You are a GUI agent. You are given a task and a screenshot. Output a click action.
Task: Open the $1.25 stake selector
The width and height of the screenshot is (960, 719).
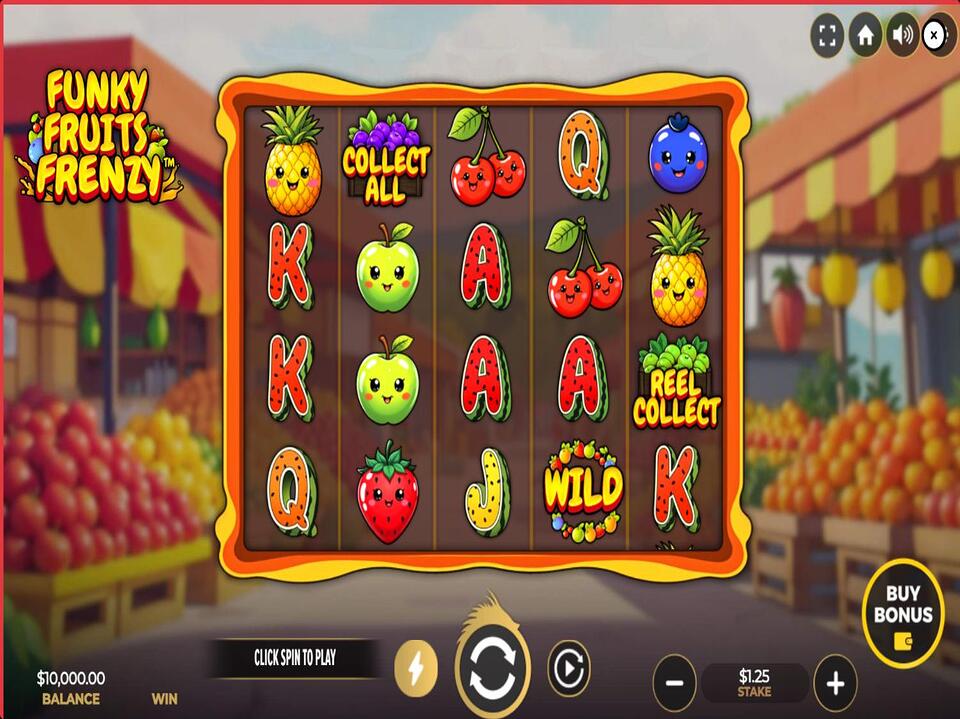pyautogui.click(x=754, y=683)
